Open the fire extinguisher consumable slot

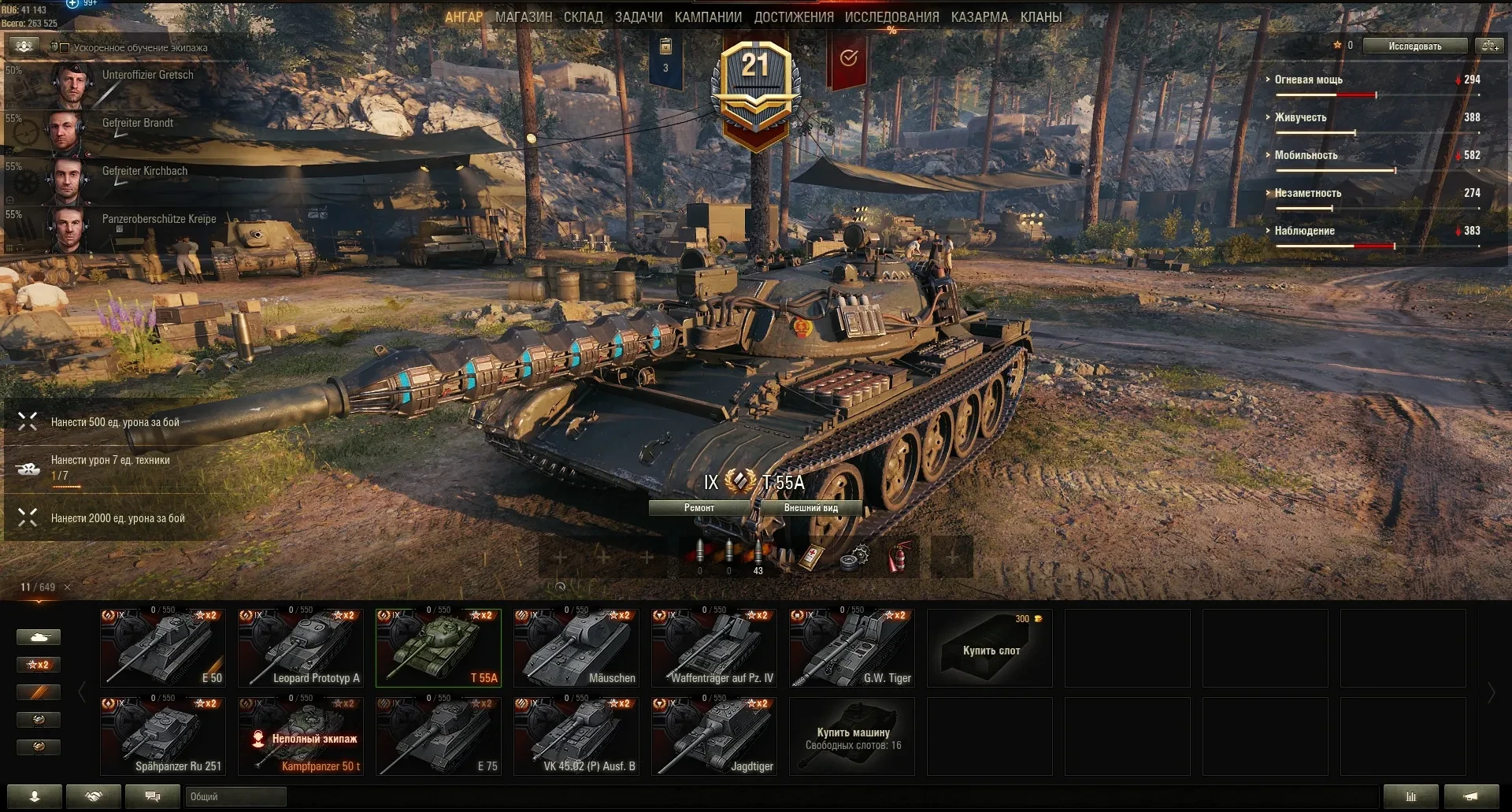[899, 557]
